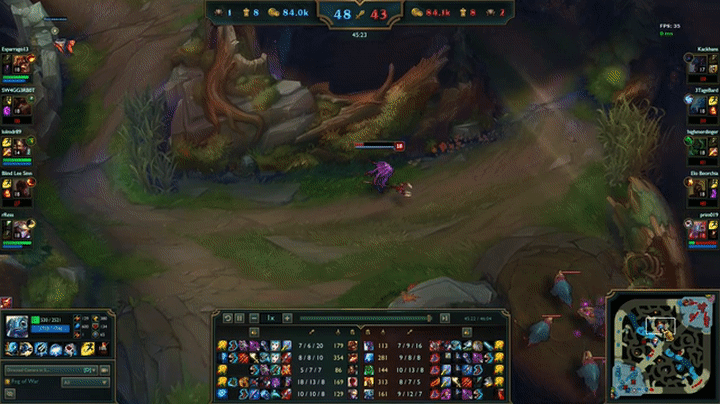Seek along the replay timeline bar
The width and height of the screenshot is (720, 404).
tap(365, 318)
